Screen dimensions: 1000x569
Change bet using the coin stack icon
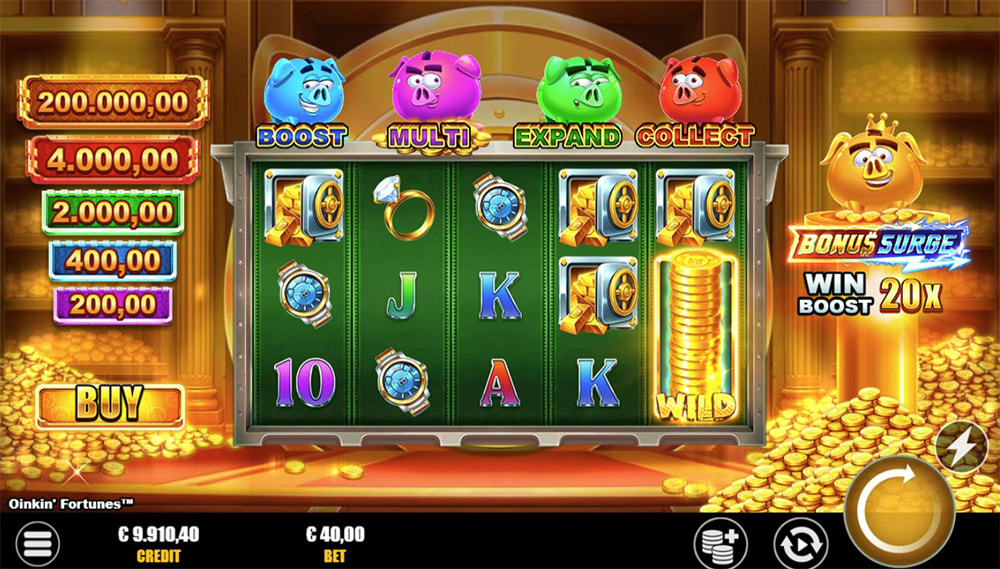pyautogui.click(x=720, y=543)
